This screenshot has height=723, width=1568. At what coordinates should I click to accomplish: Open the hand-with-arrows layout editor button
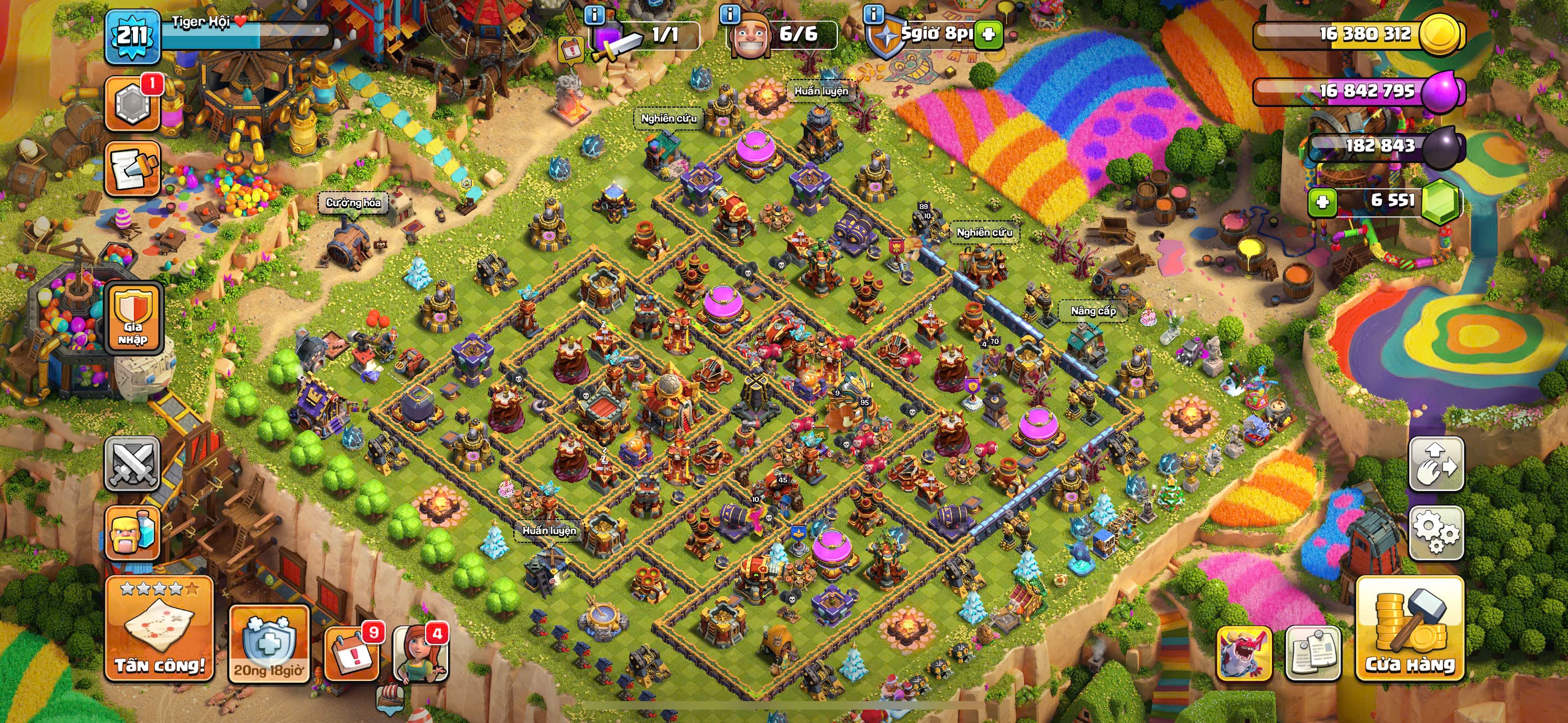tap(1435, 464)
